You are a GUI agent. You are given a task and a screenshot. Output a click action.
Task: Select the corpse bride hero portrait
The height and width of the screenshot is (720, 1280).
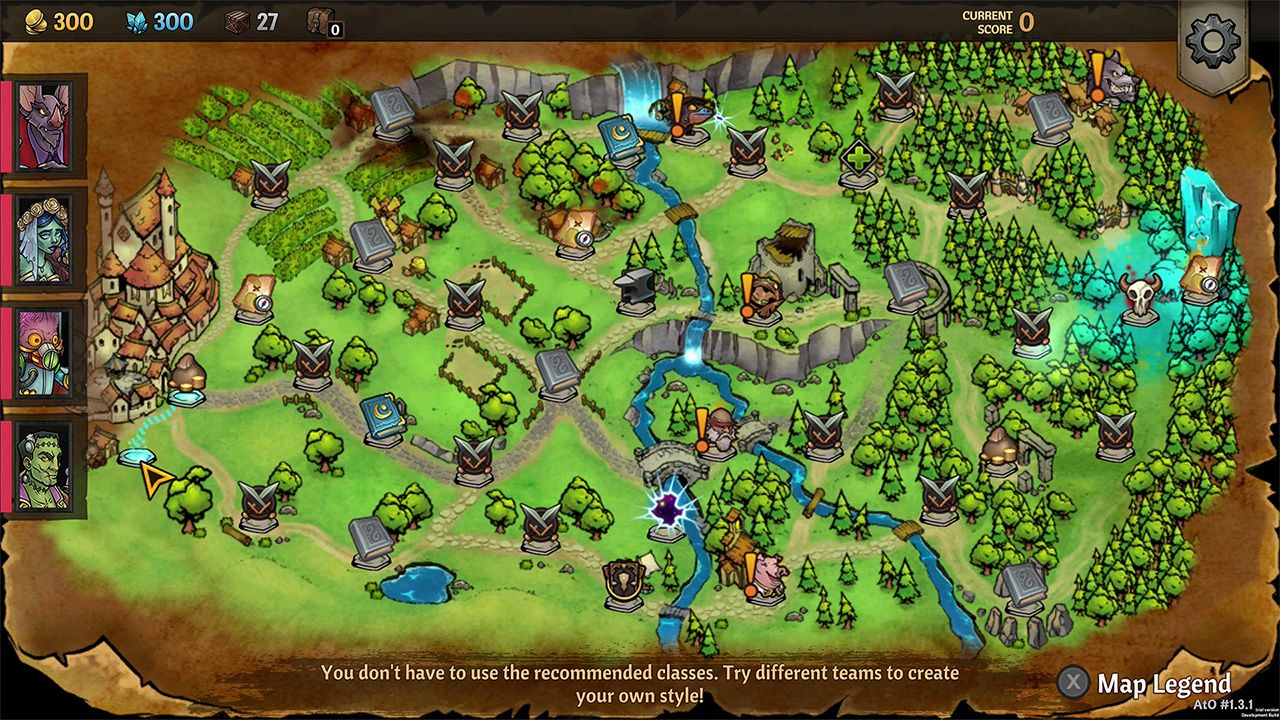[x=42, y=240]
